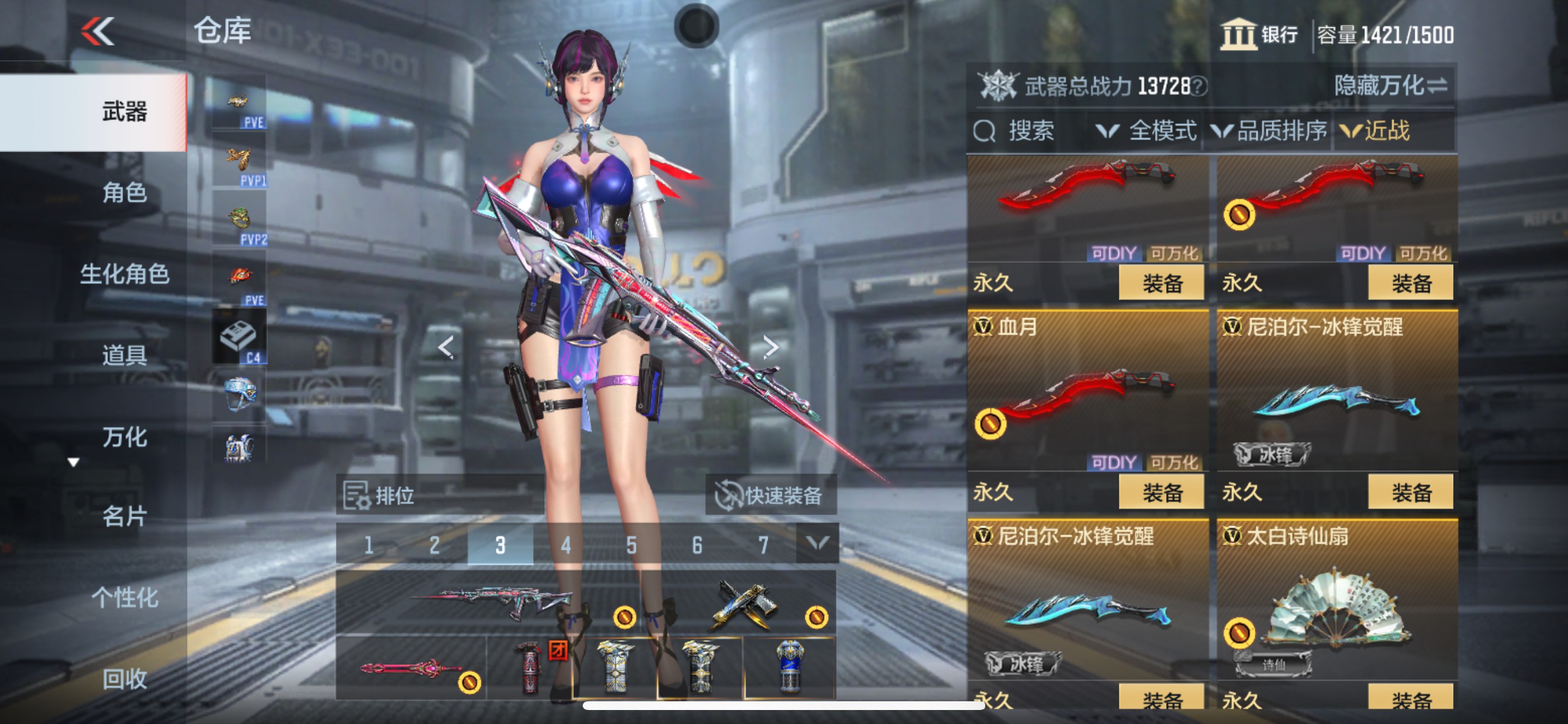The image size is (1568, 724).
Task: Click the 排位 mode icon
Action: (x=360, y=494)
